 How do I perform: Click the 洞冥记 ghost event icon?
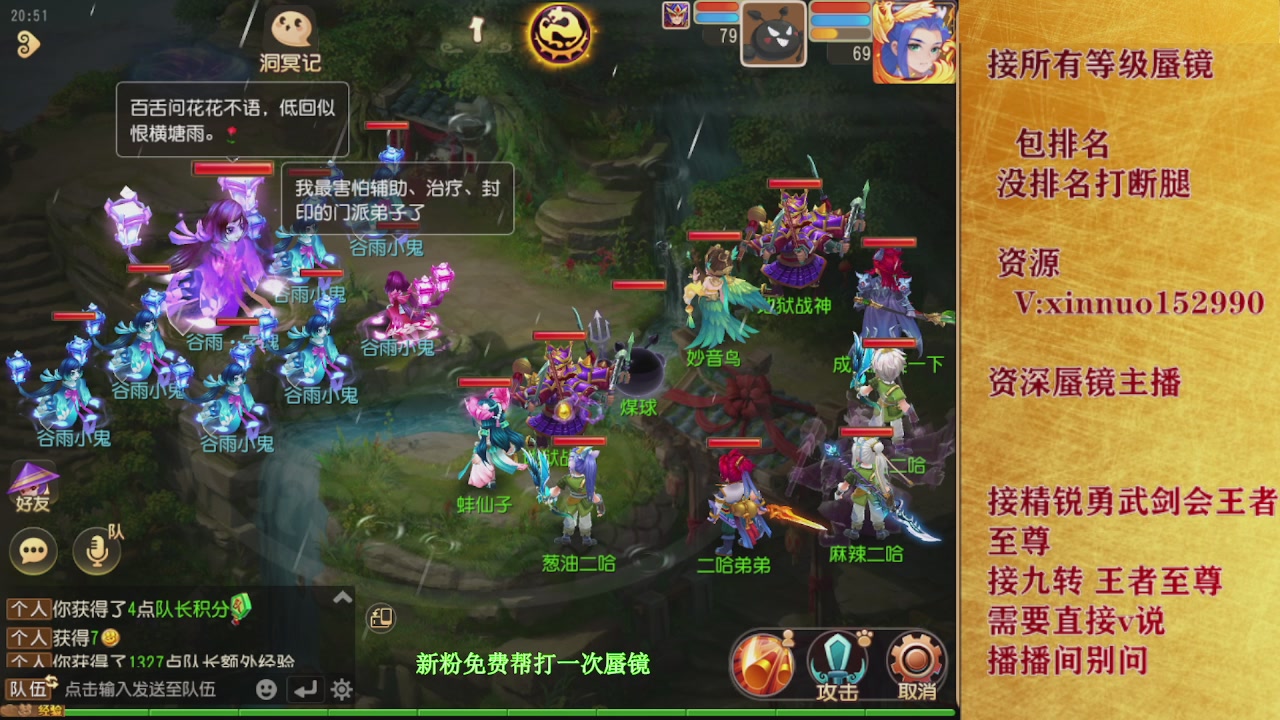coord(289,27)
